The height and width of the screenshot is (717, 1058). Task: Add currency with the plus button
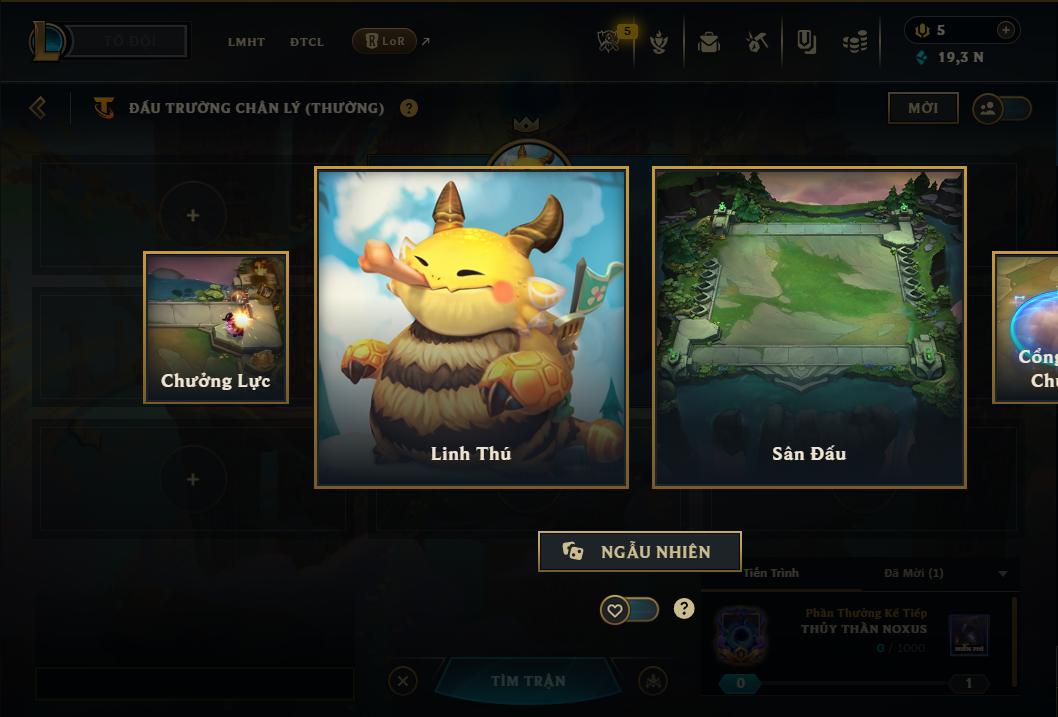(x=1005, y=30)
